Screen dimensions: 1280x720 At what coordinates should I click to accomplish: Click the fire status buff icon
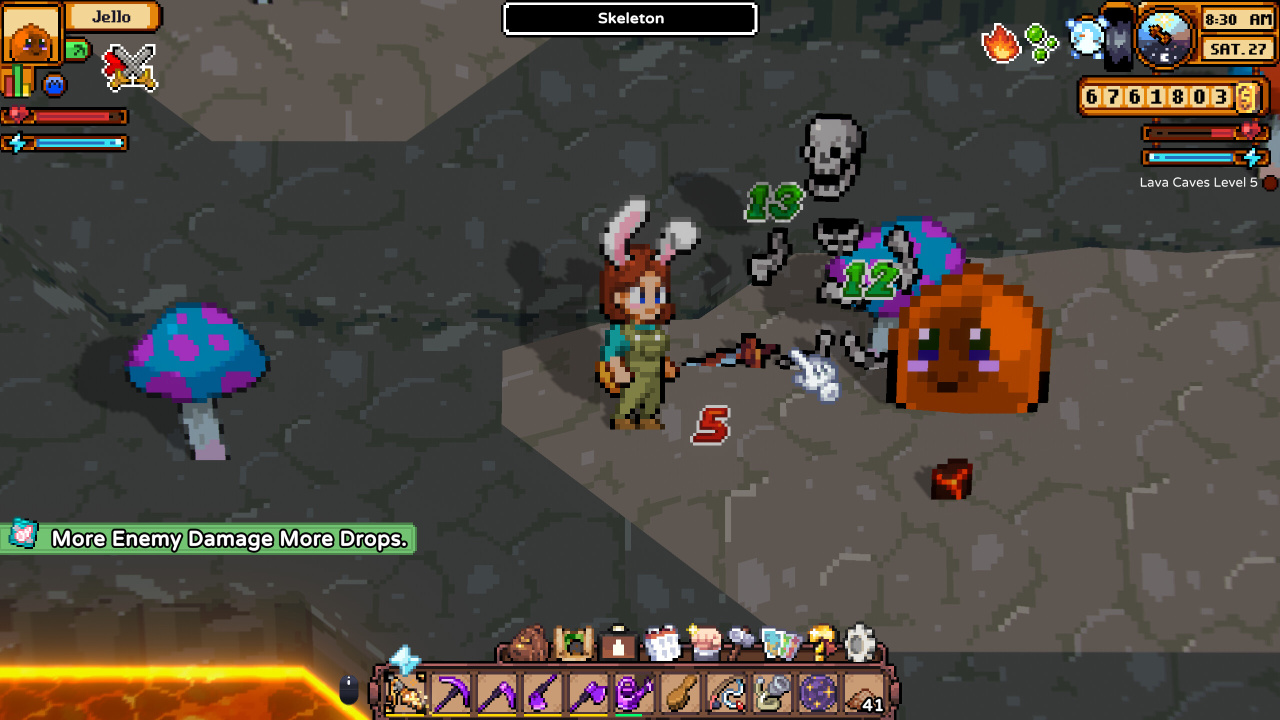(1001, 43)
